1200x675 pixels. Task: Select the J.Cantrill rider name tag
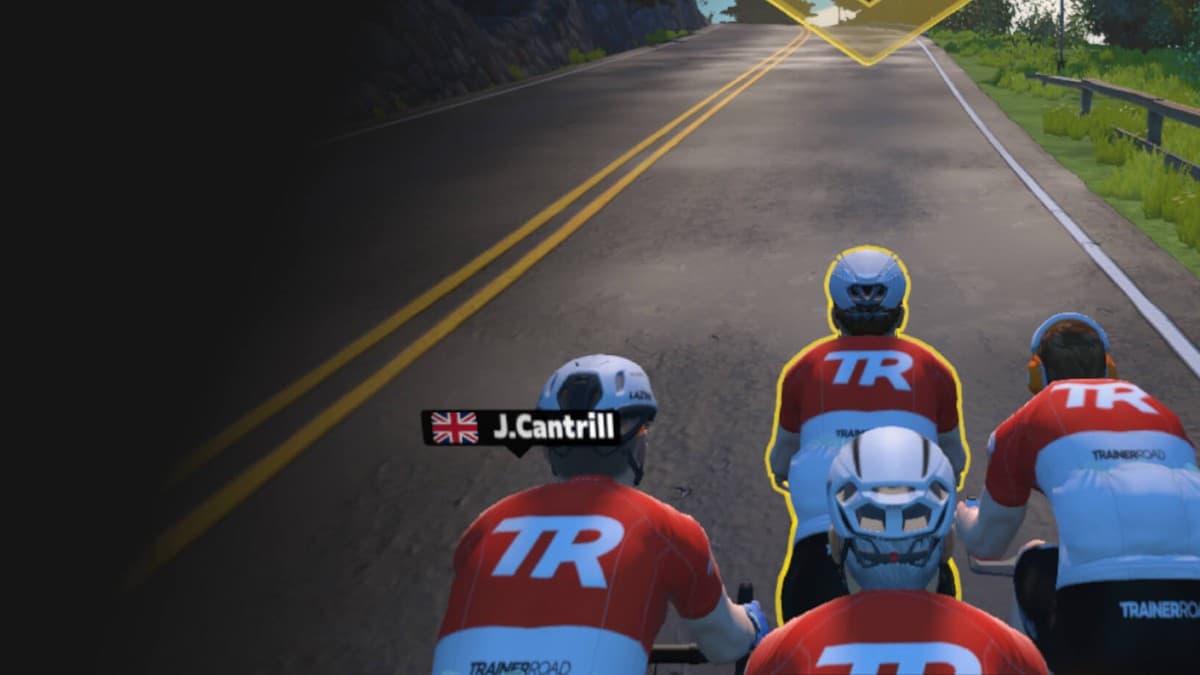522,428
